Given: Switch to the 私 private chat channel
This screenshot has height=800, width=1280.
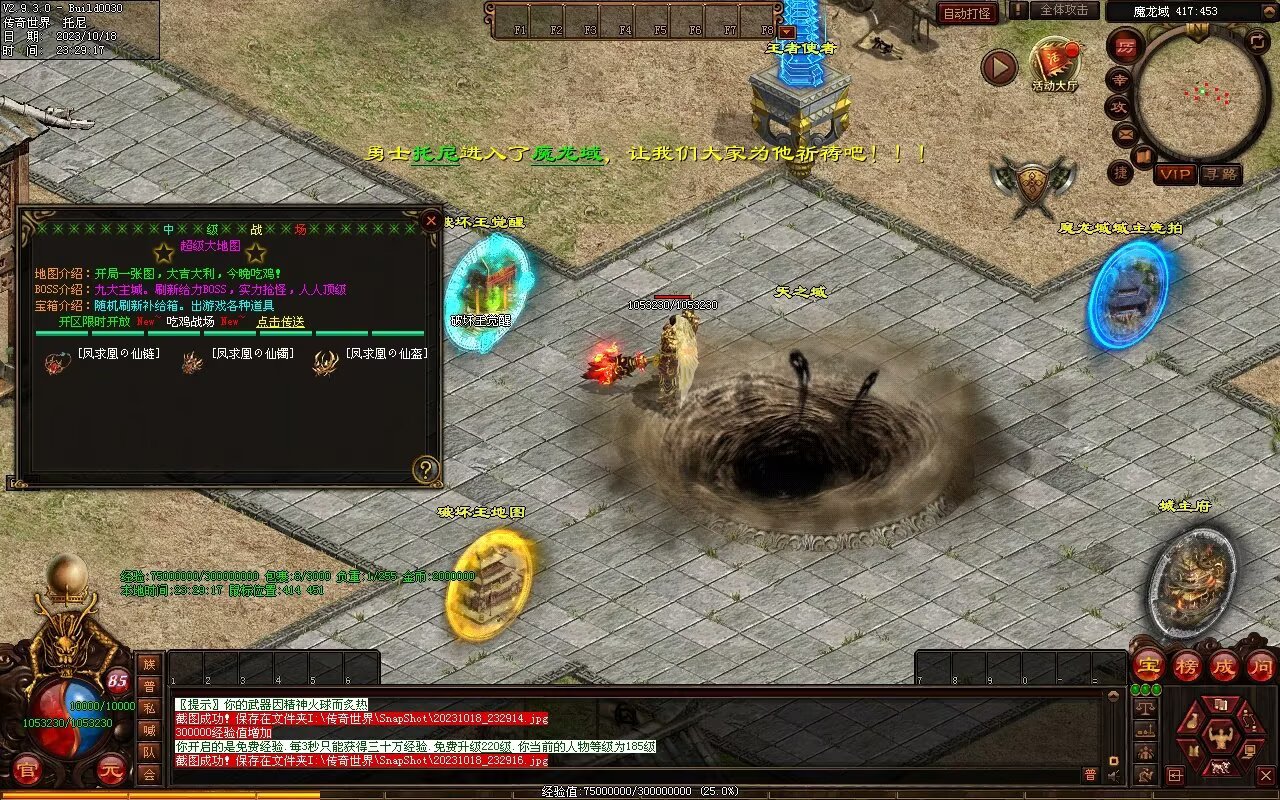Looking at the screenshot, I should pos(149,707).
